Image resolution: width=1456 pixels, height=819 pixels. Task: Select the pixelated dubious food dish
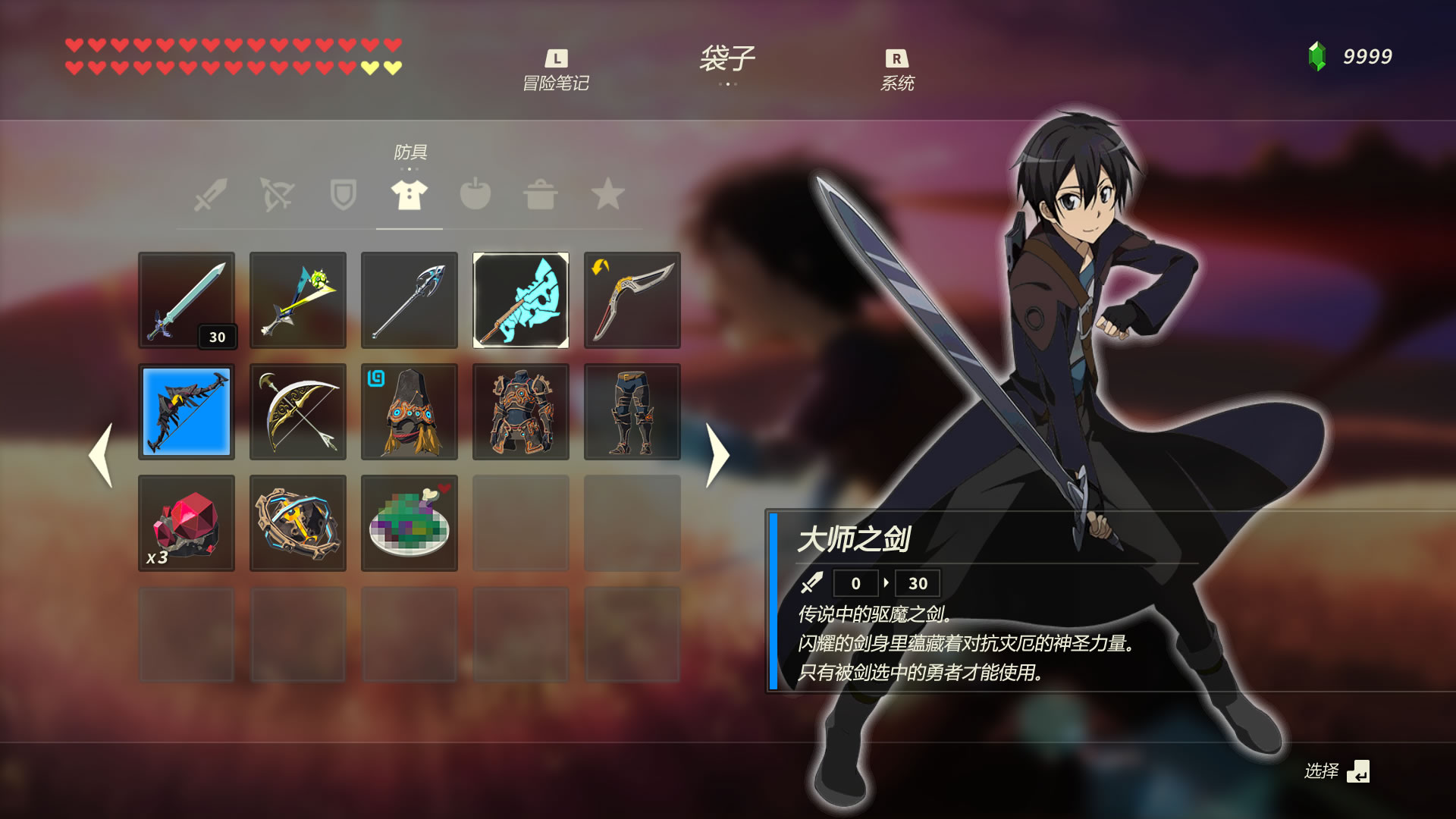click(x=409, y=523)
